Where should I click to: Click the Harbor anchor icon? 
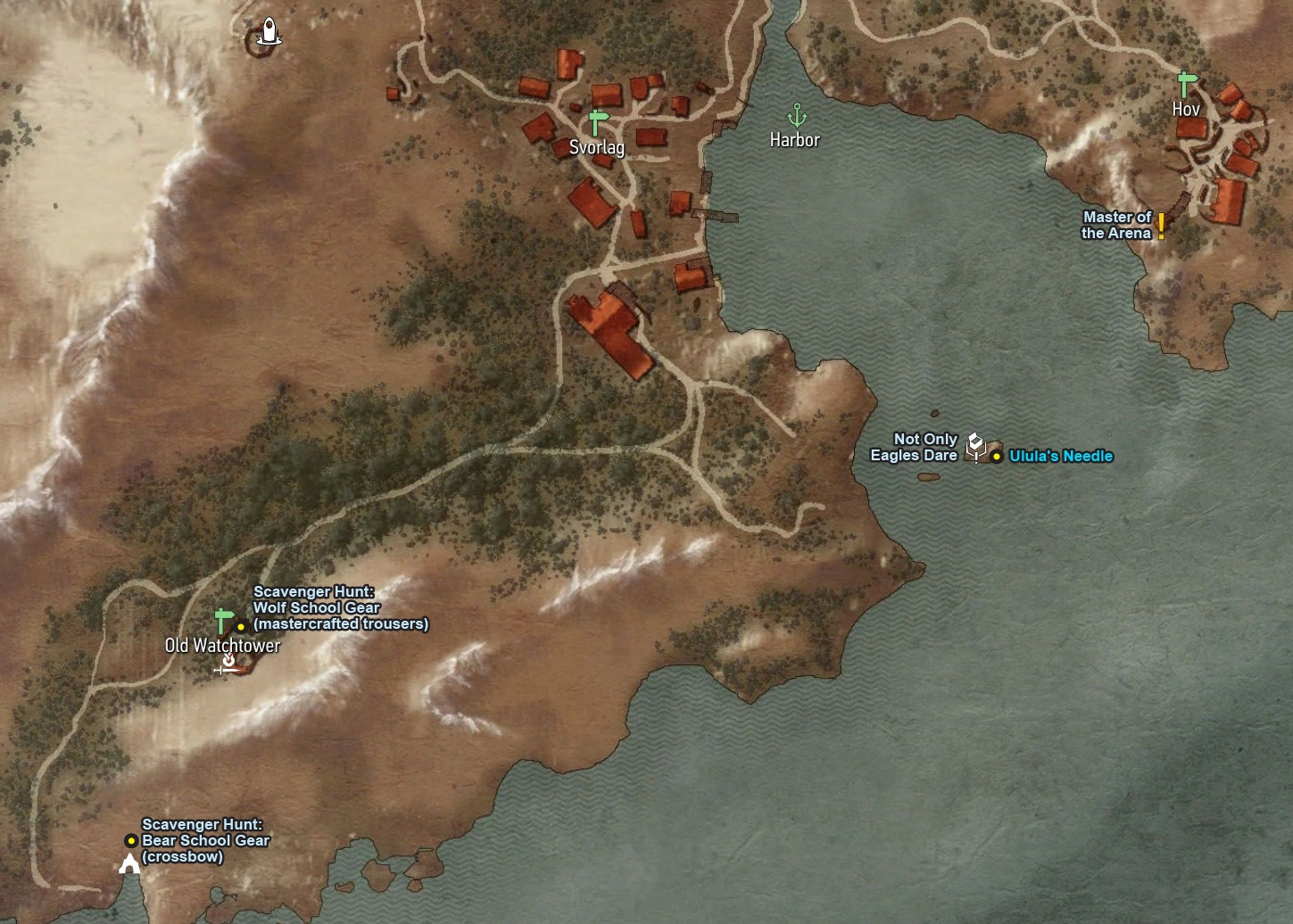coord(797,116)
